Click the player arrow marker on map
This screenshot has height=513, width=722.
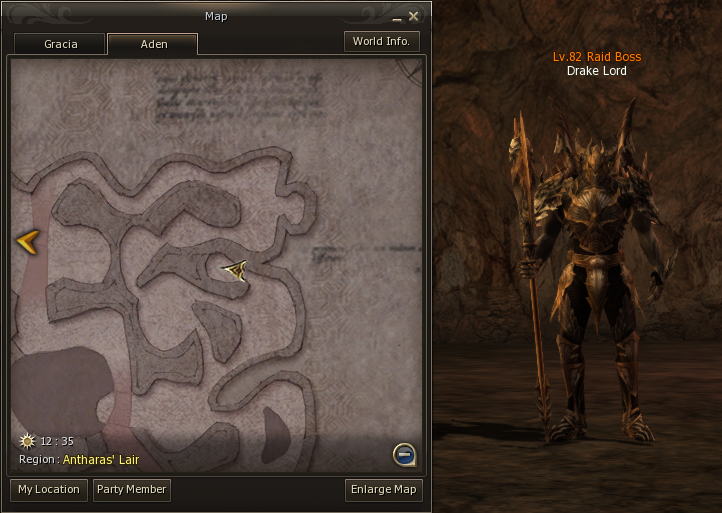point(235,269)
